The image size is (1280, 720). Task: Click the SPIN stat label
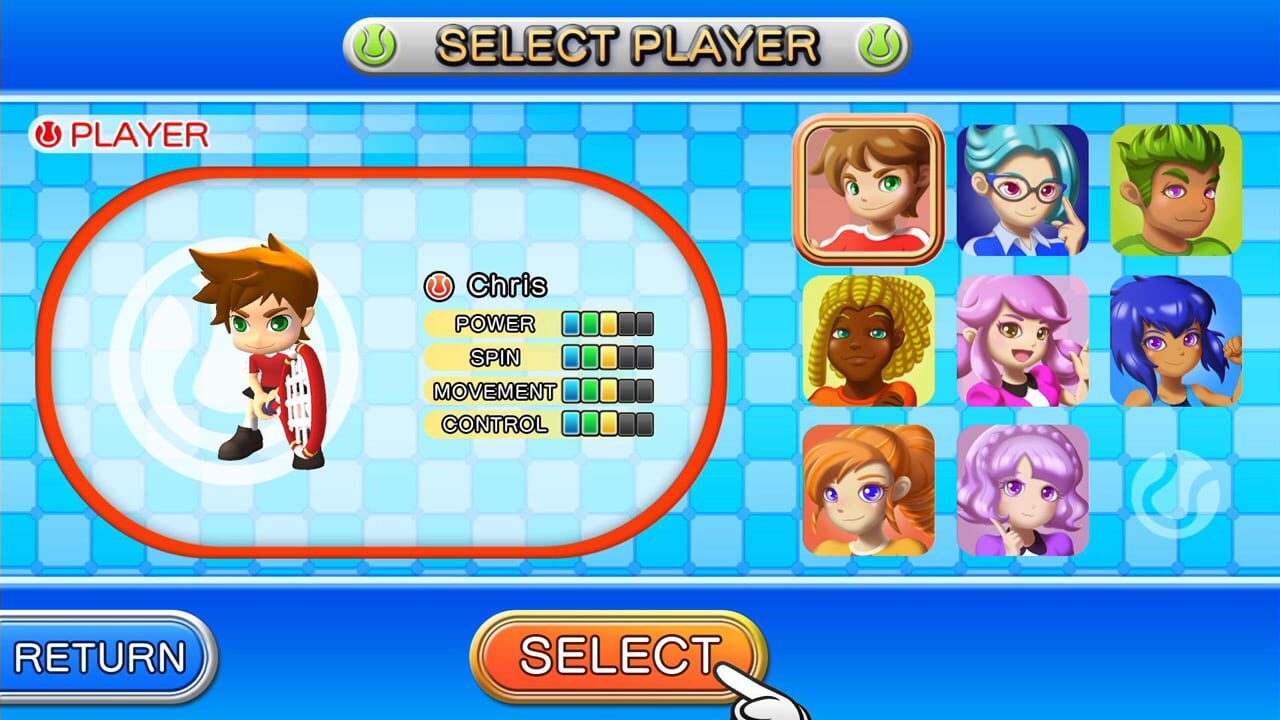(497, 357)
